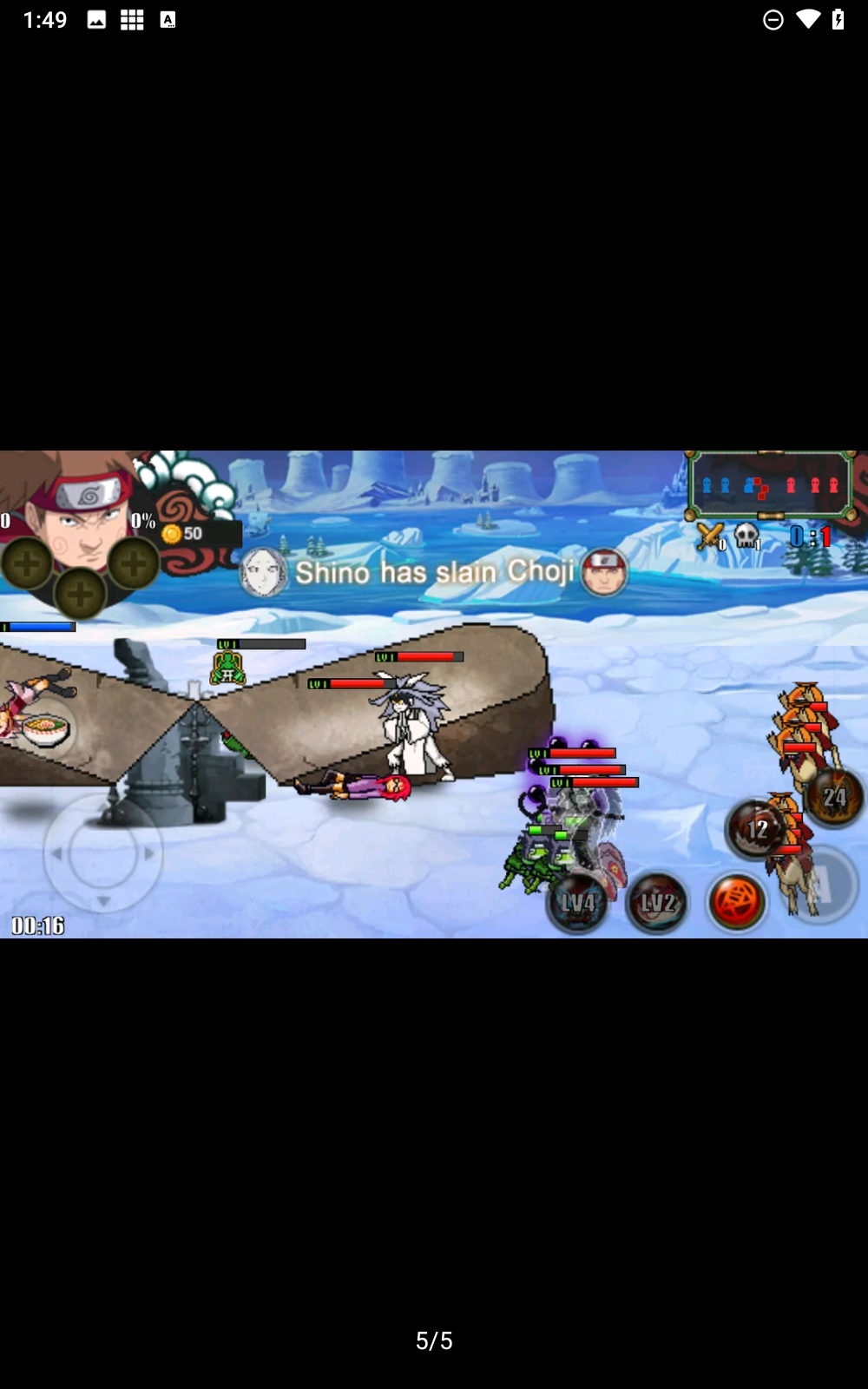Image resolution: width=868 pixels, height=1389 pixels.
Task: Activate the red swirl seal skill
Action: (737, 901)
